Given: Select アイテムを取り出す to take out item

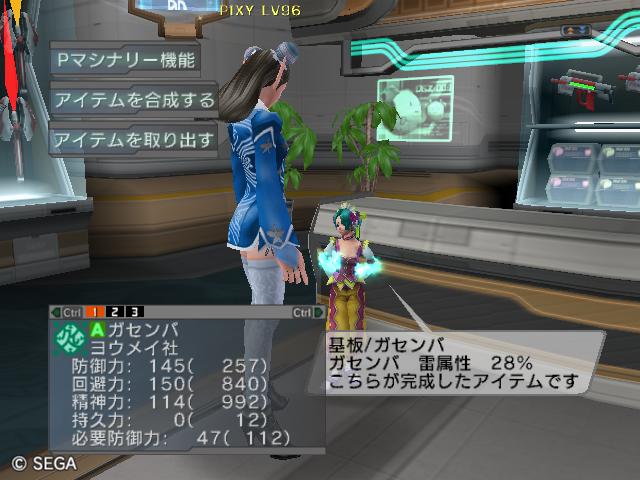Looking at the screenshot, I should pyautogui.click(x=133, y=140).
